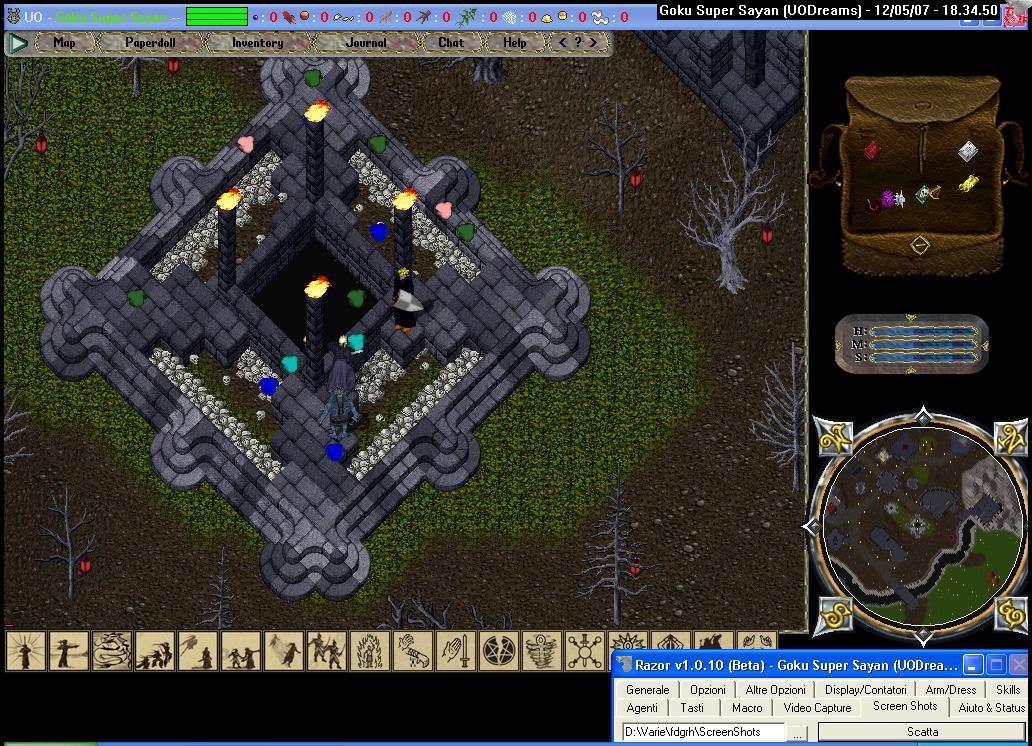1032x746 pixels.
Task: Open the Journal
Action: [366, 43]
